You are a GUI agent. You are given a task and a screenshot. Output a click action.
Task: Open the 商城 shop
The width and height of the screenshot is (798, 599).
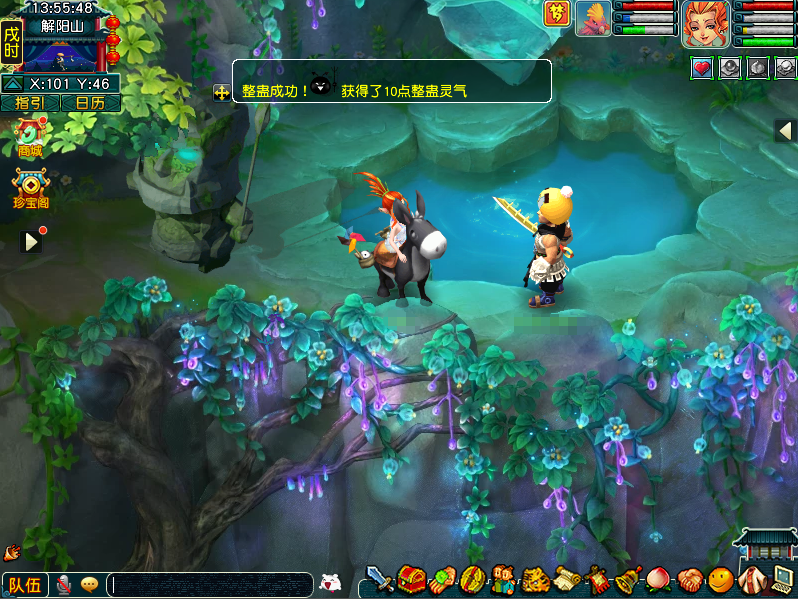click(x=30, y=137)
